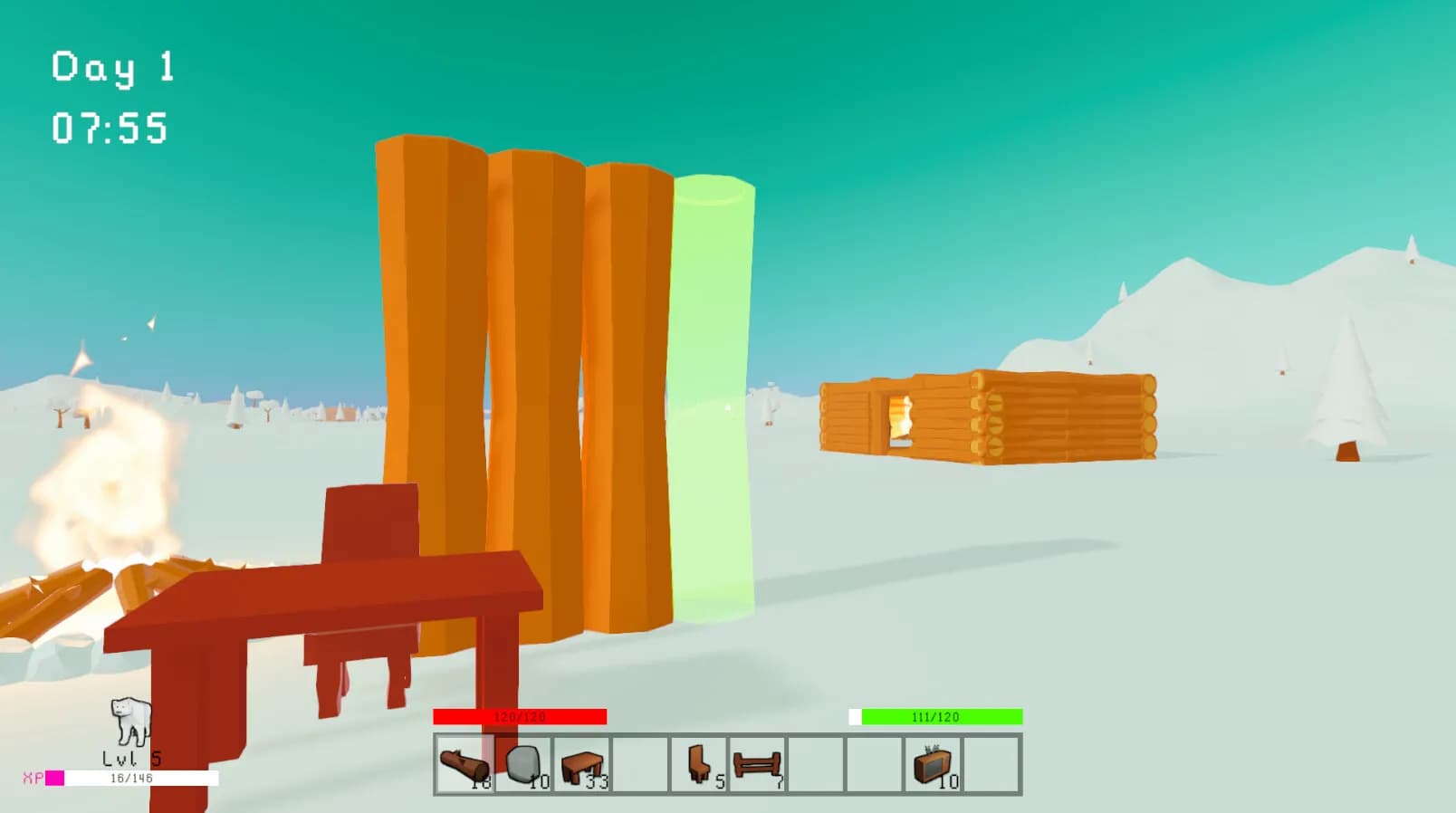Click the XP label
Screen dimensions: 1456x813
pos(34,776)
